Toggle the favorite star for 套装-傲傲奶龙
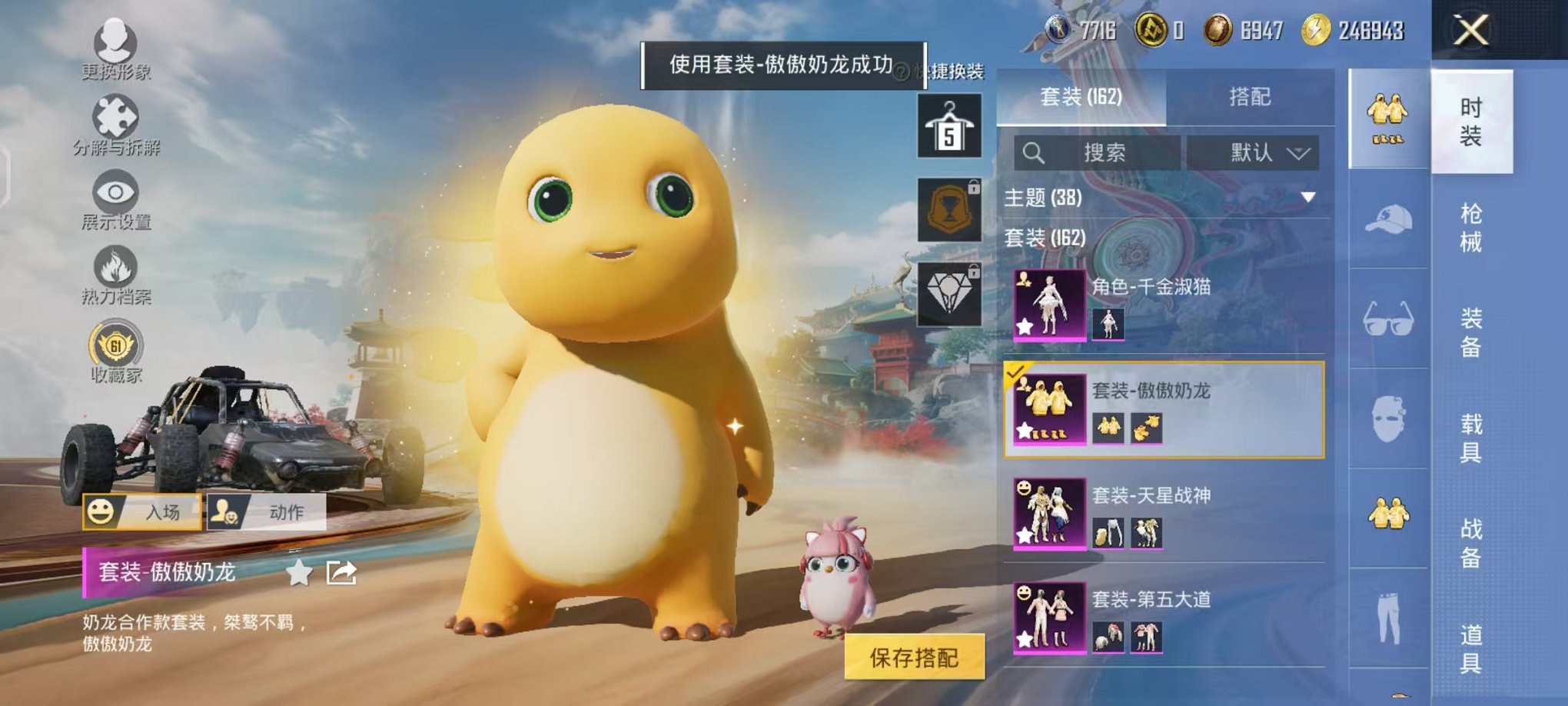Image resolution: width=1568 pixels, height=706 pixels. click(x=300, y=572)
